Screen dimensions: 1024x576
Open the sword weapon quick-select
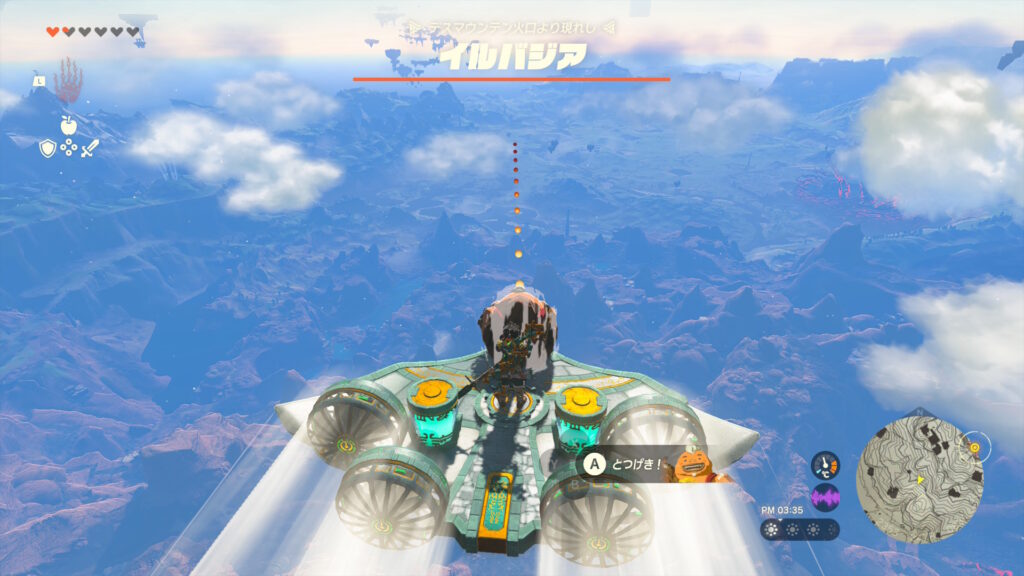89,148
